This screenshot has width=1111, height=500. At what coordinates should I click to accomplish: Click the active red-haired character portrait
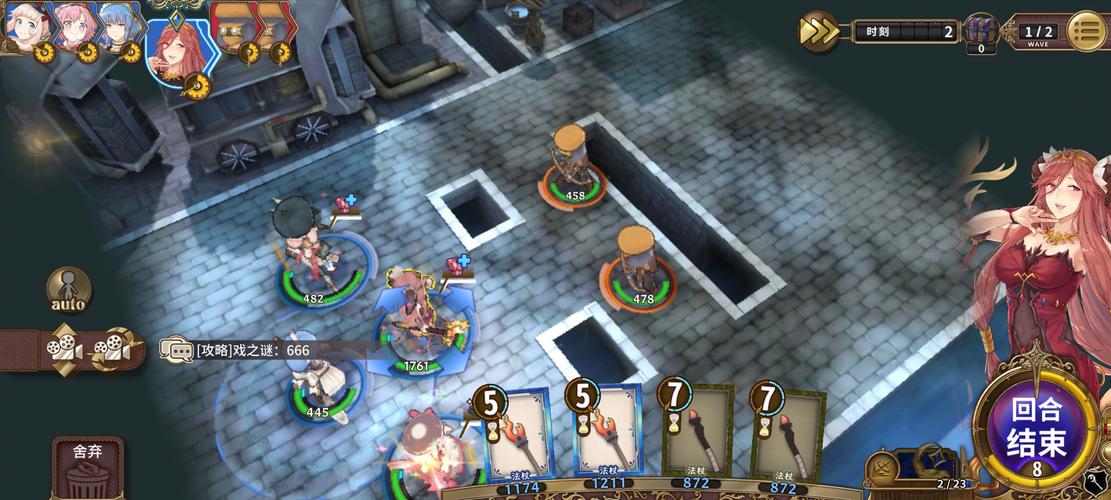pos(177,52)
